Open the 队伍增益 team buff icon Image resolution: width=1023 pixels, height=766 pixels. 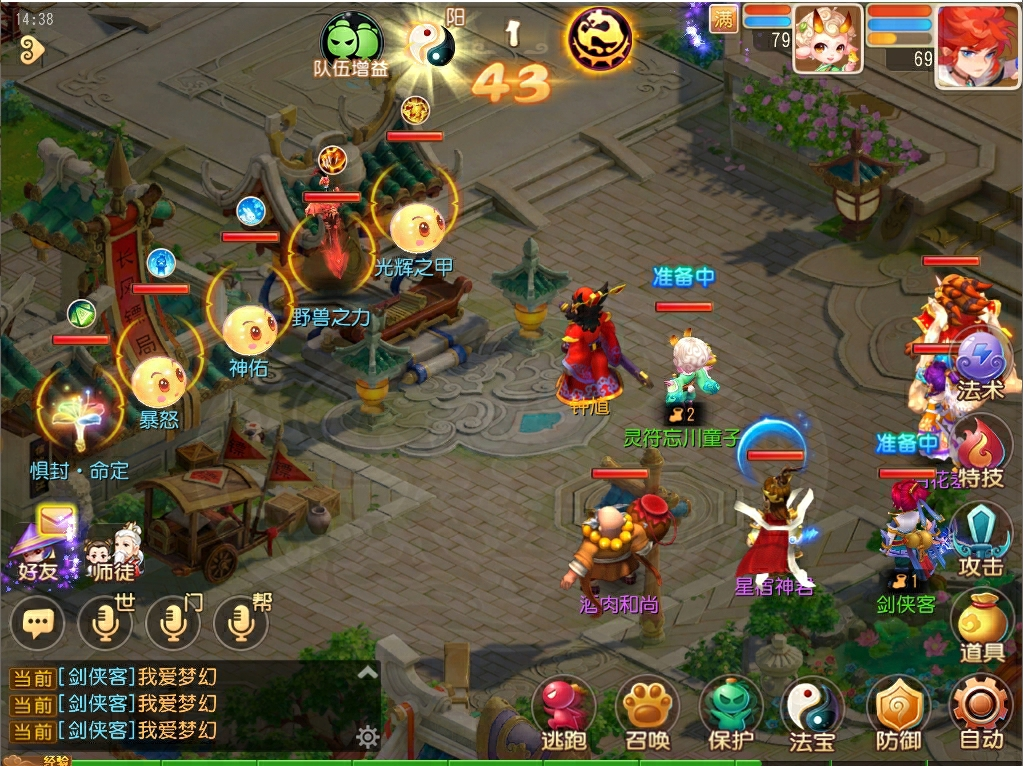coord(351,42)
